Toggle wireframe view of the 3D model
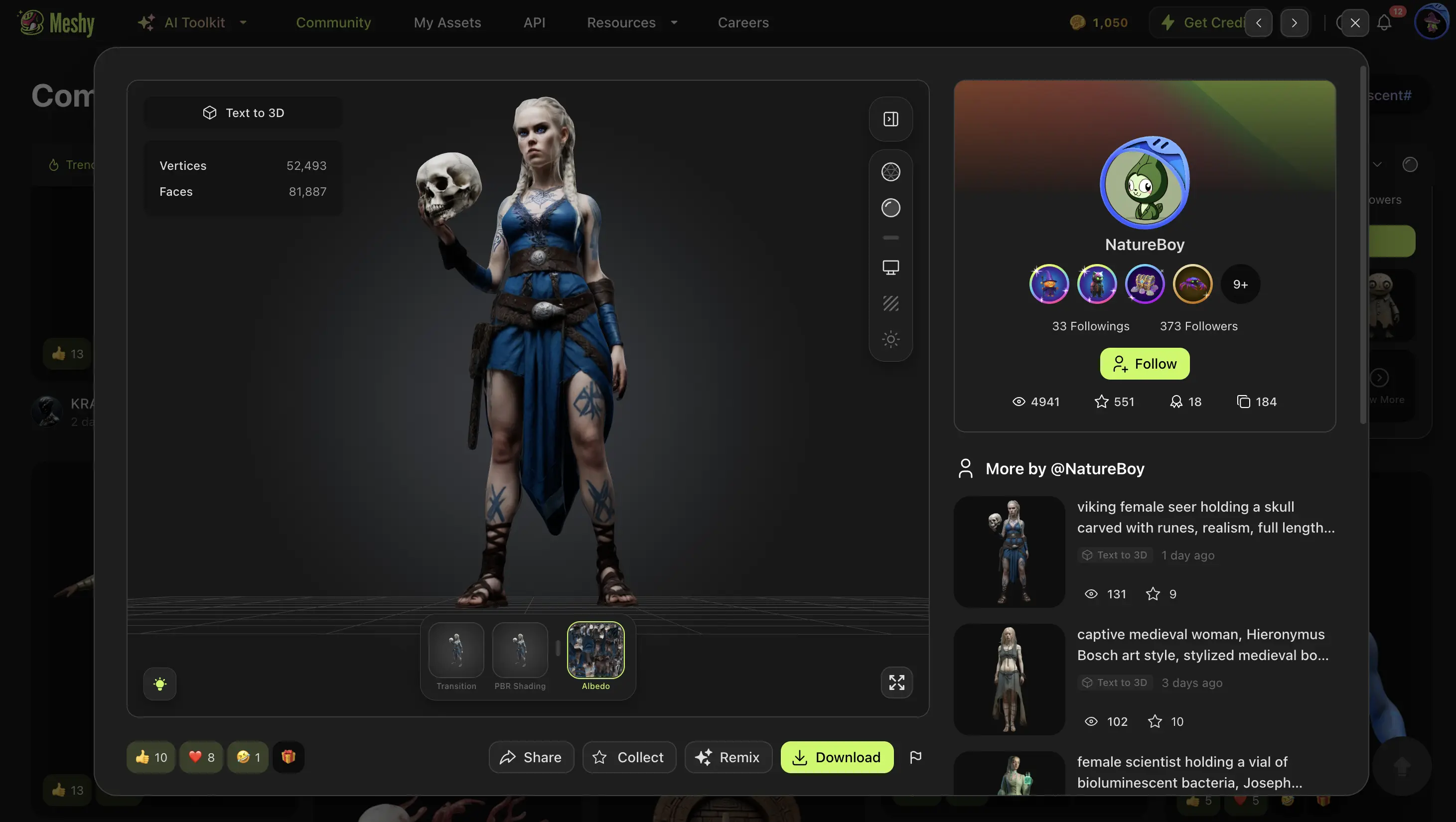Screen dimensions: 1456x822 tap(890, 171)
